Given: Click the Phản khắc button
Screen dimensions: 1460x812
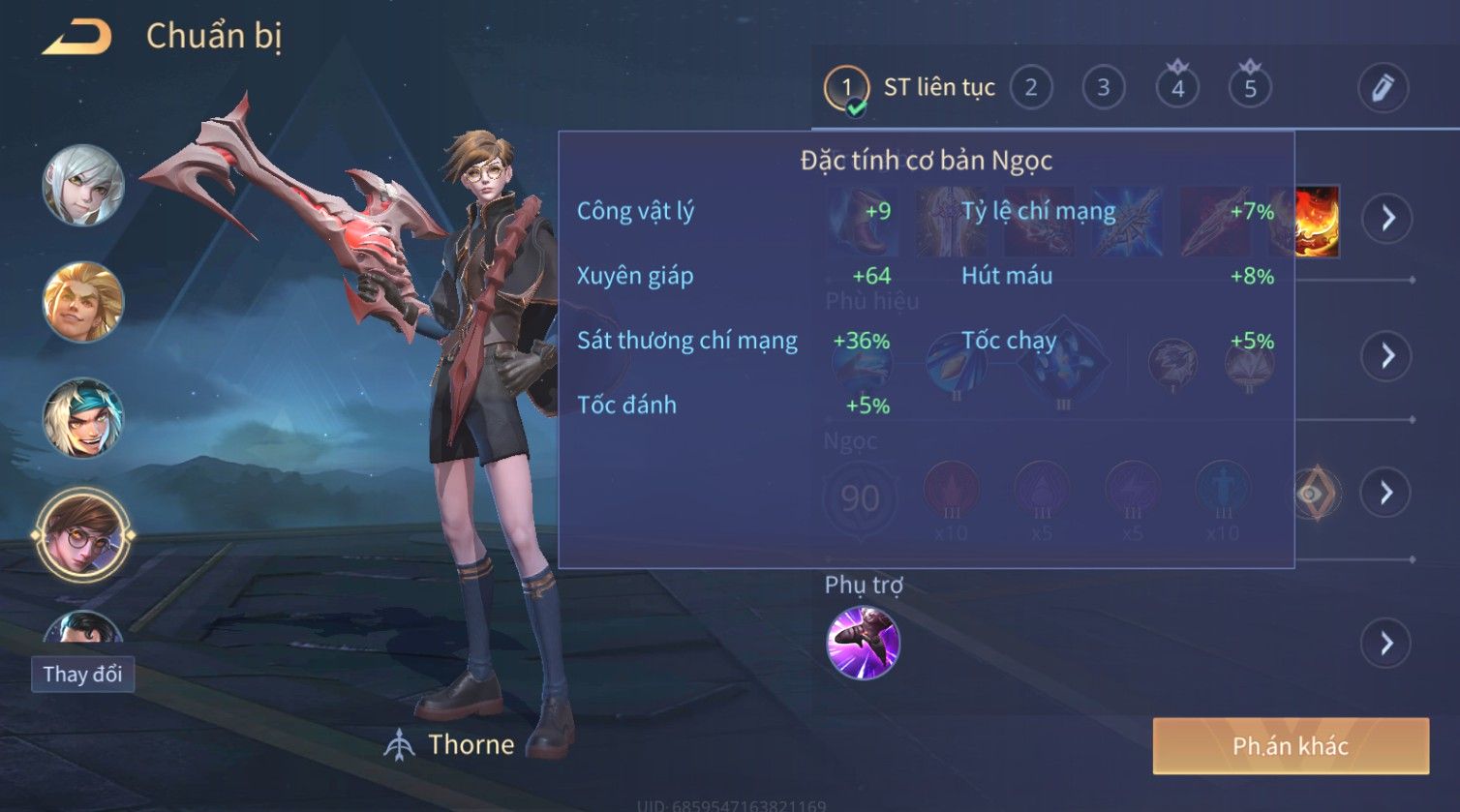Looking at the screenshot, I should pos(1290,745).
